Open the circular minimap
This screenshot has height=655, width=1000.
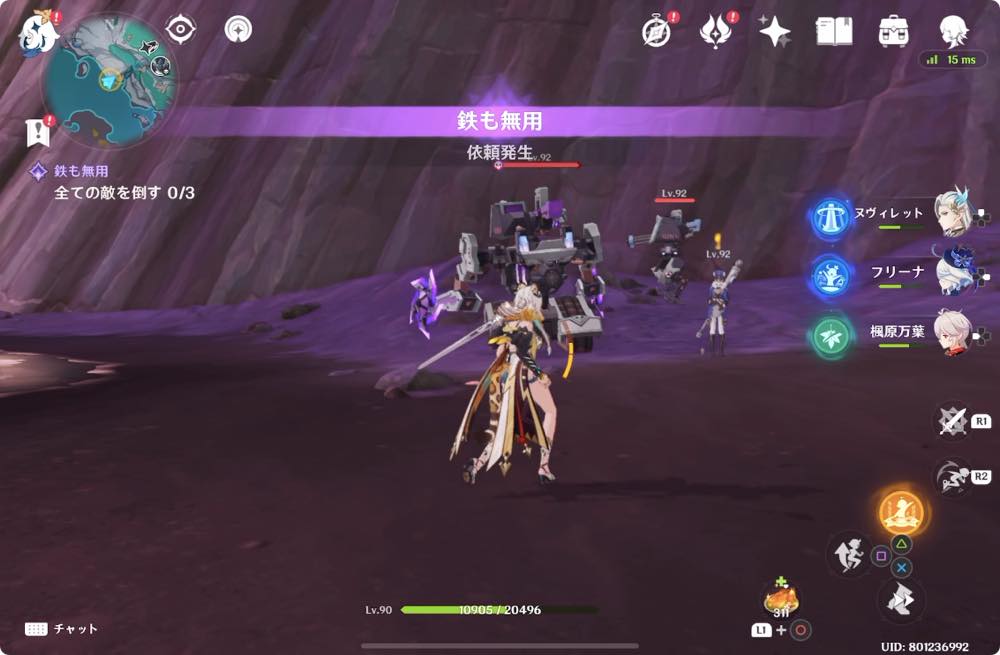pos(109,80)
